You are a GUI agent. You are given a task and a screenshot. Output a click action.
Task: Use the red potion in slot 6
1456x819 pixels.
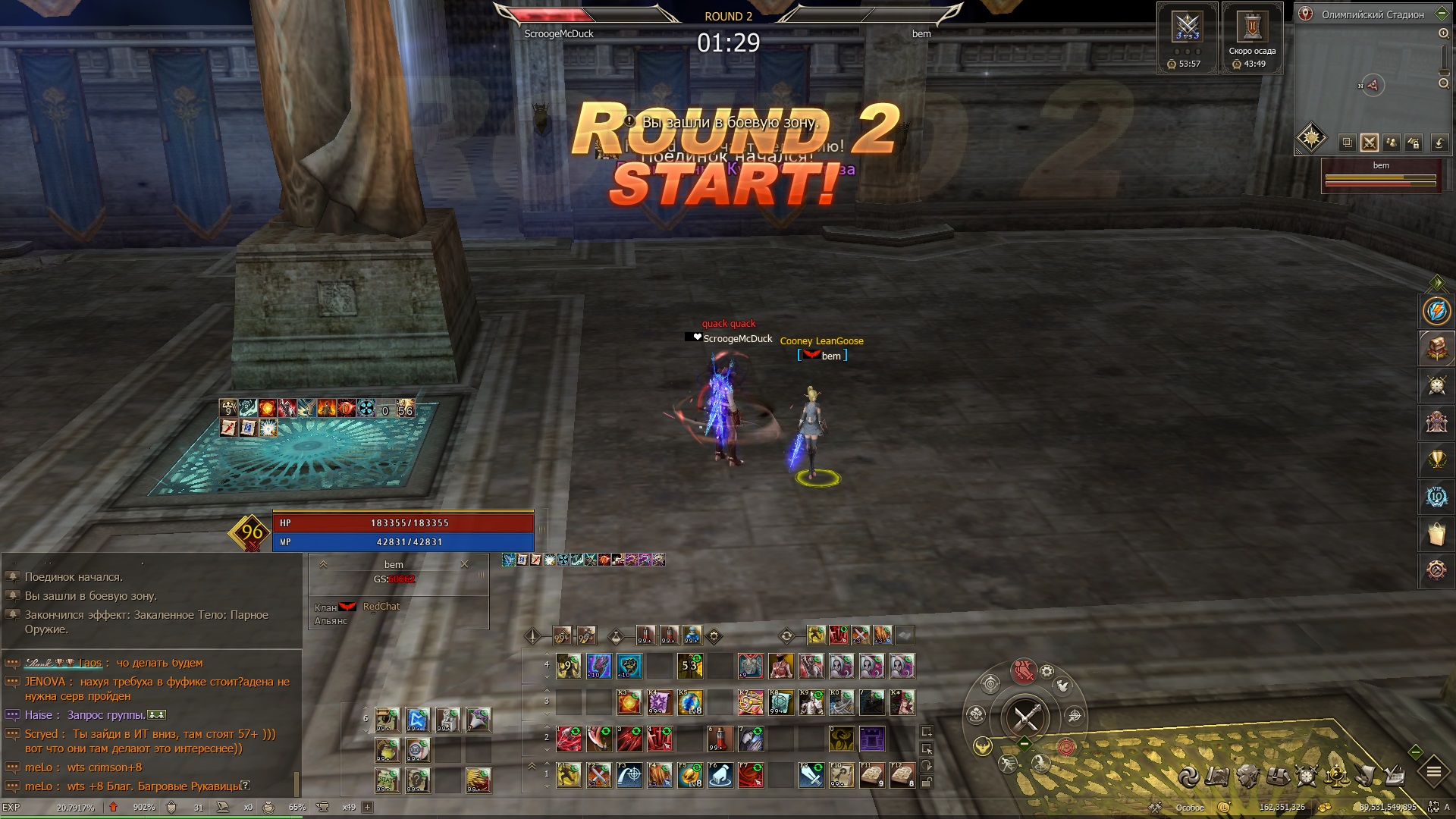[x=720, y=738]
